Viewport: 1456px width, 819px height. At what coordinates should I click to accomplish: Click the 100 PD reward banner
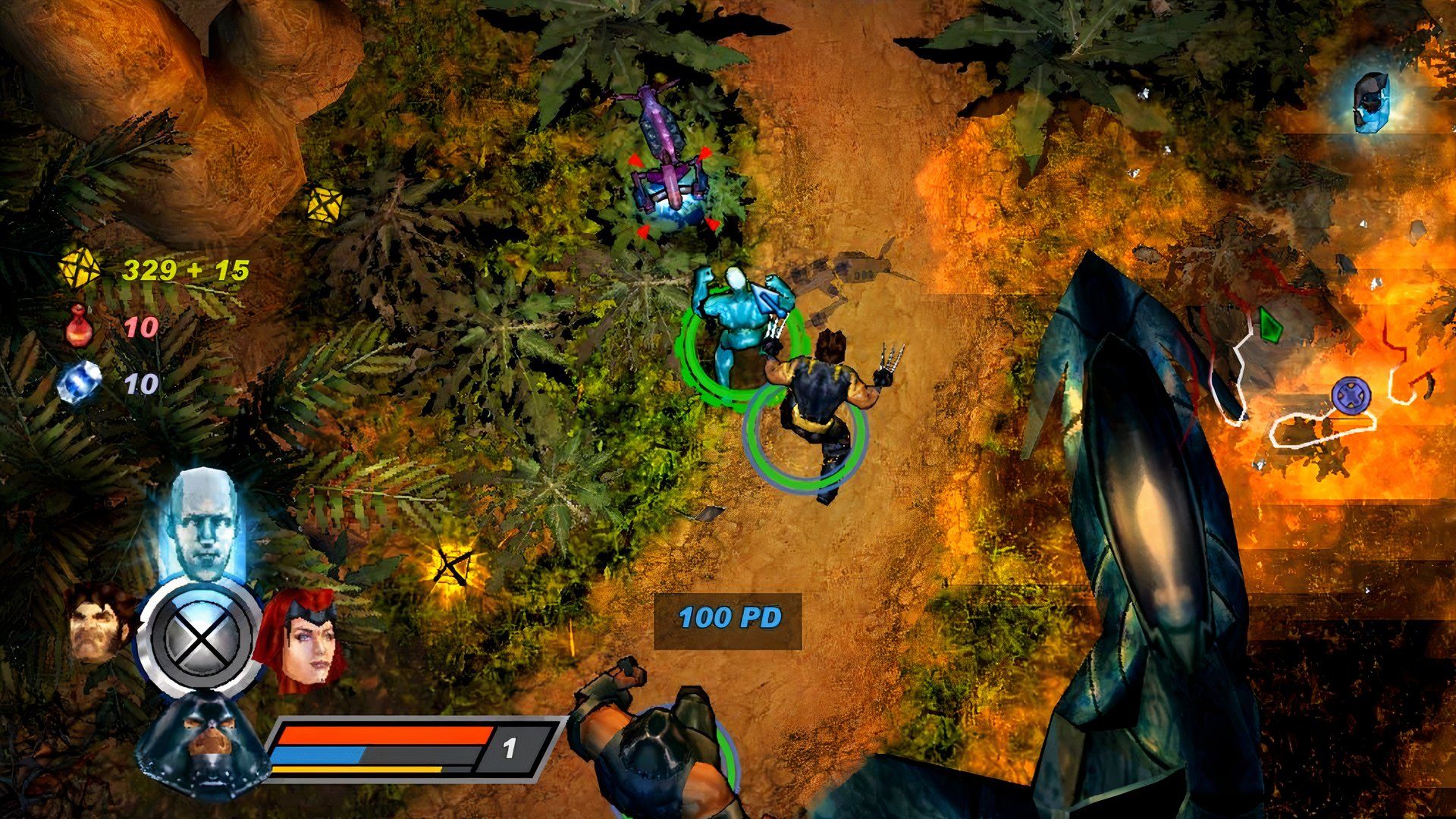click(730, 619)
